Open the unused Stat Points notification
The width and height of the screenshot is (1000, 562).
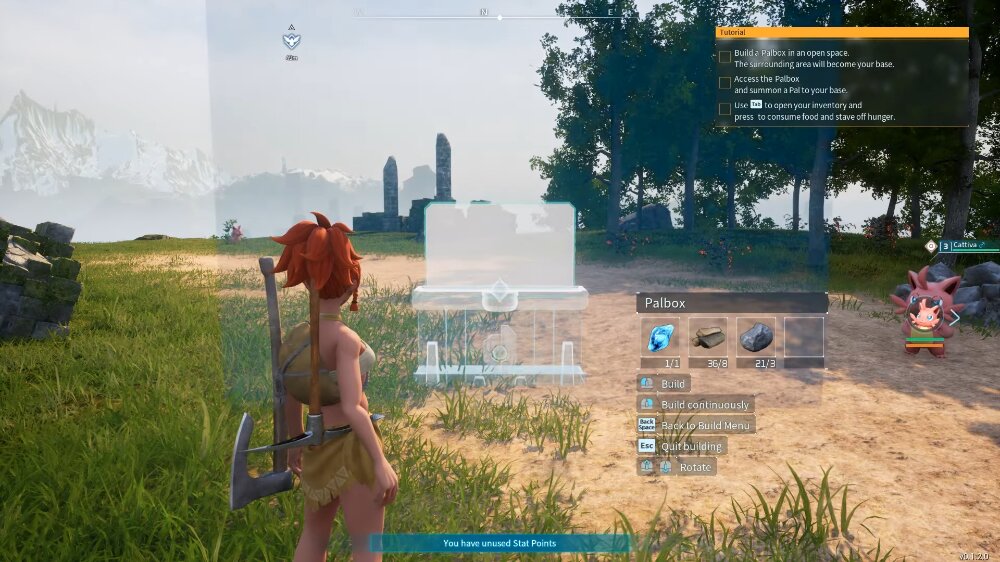coord(500,543)
